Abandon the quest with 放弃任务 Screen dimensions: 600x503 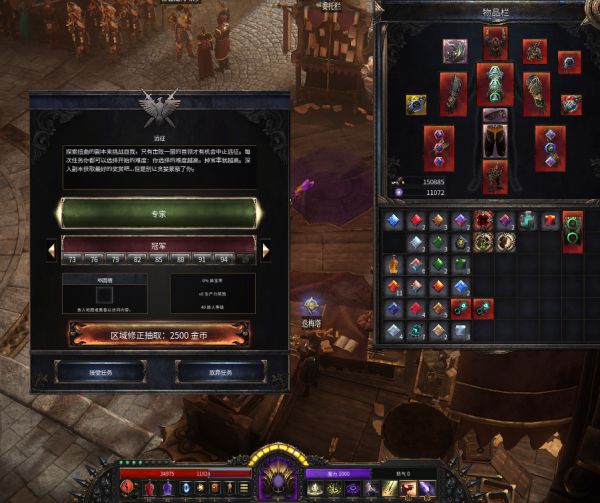(220, 371)
